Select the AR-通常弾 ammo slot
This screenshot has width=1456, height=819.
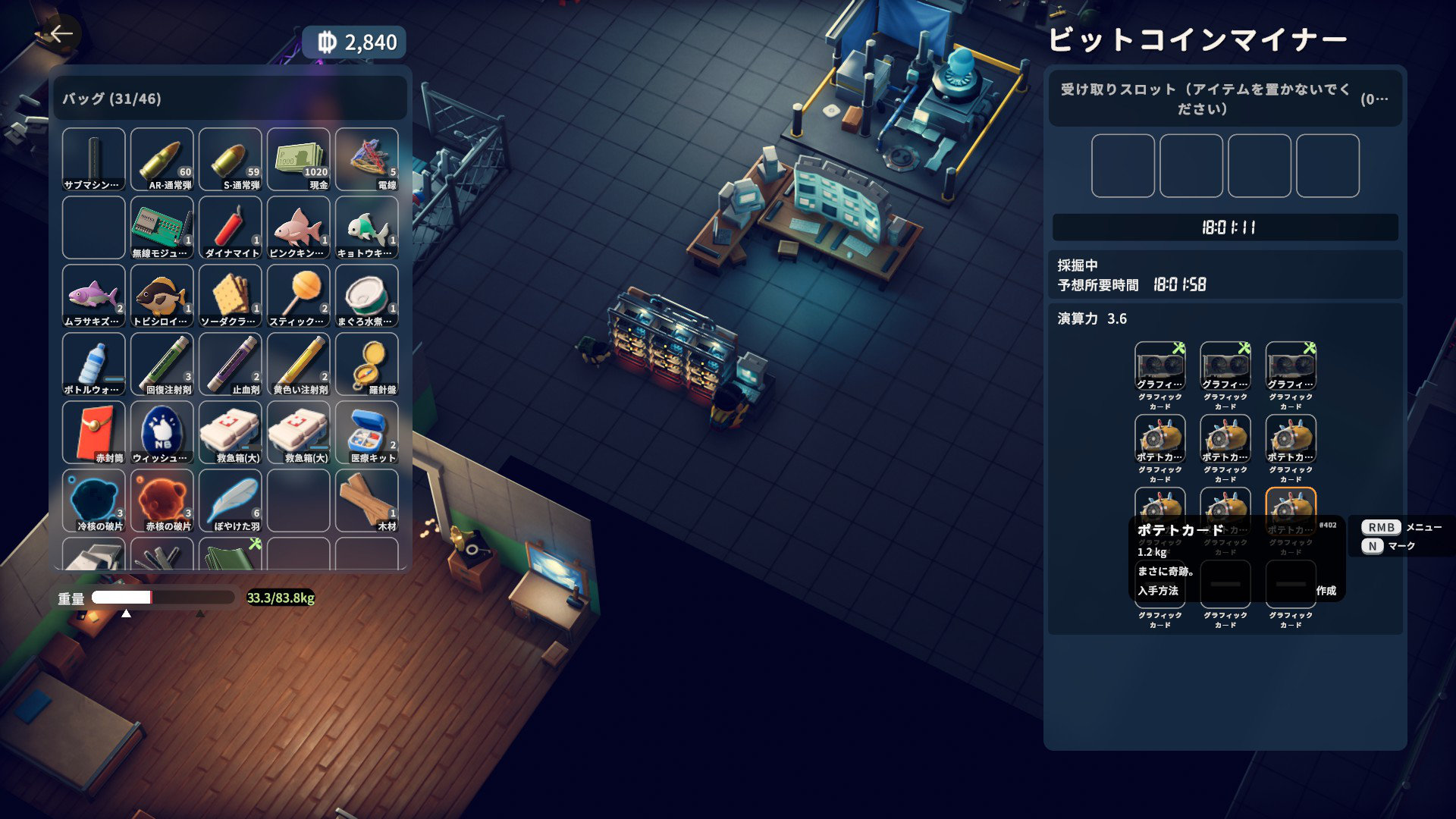click(162, 159)
